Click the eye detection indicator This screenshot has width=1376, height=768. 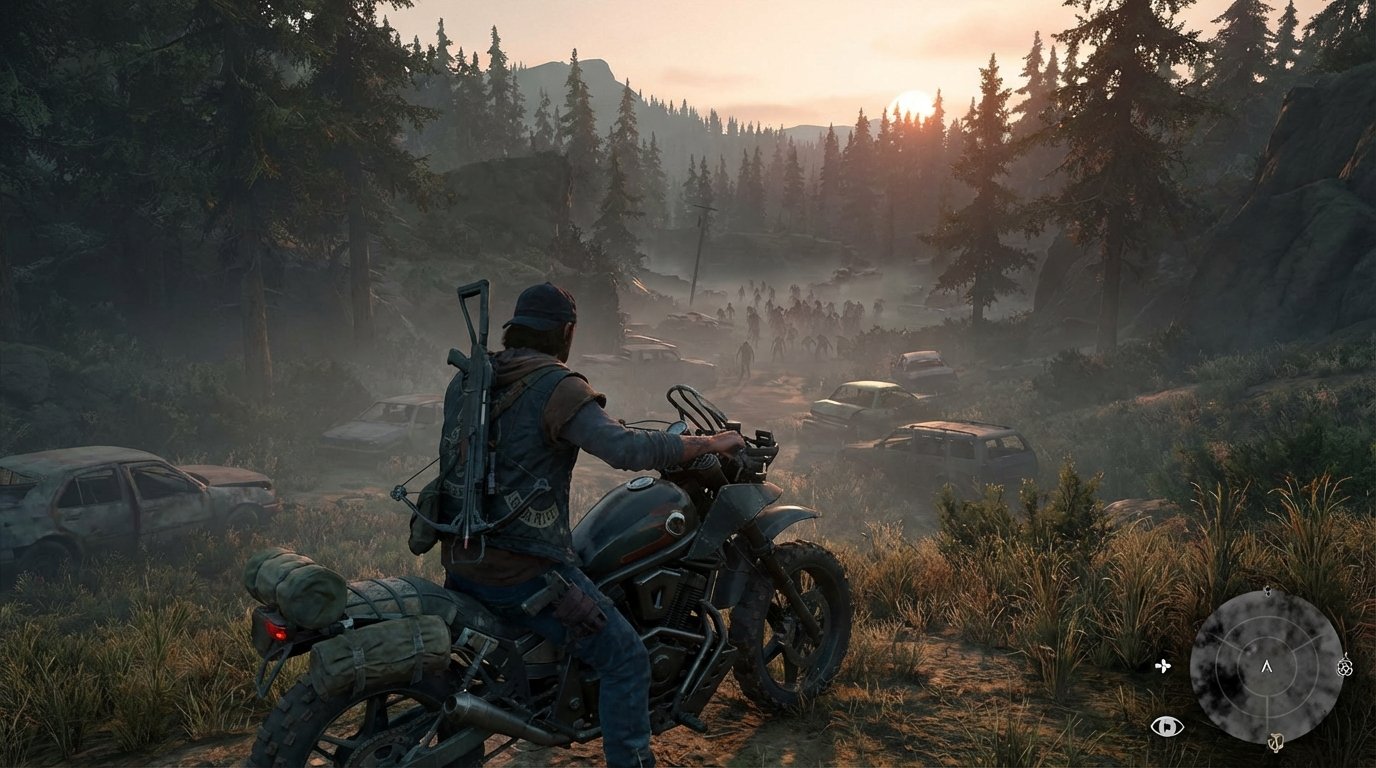(1167, 726)
